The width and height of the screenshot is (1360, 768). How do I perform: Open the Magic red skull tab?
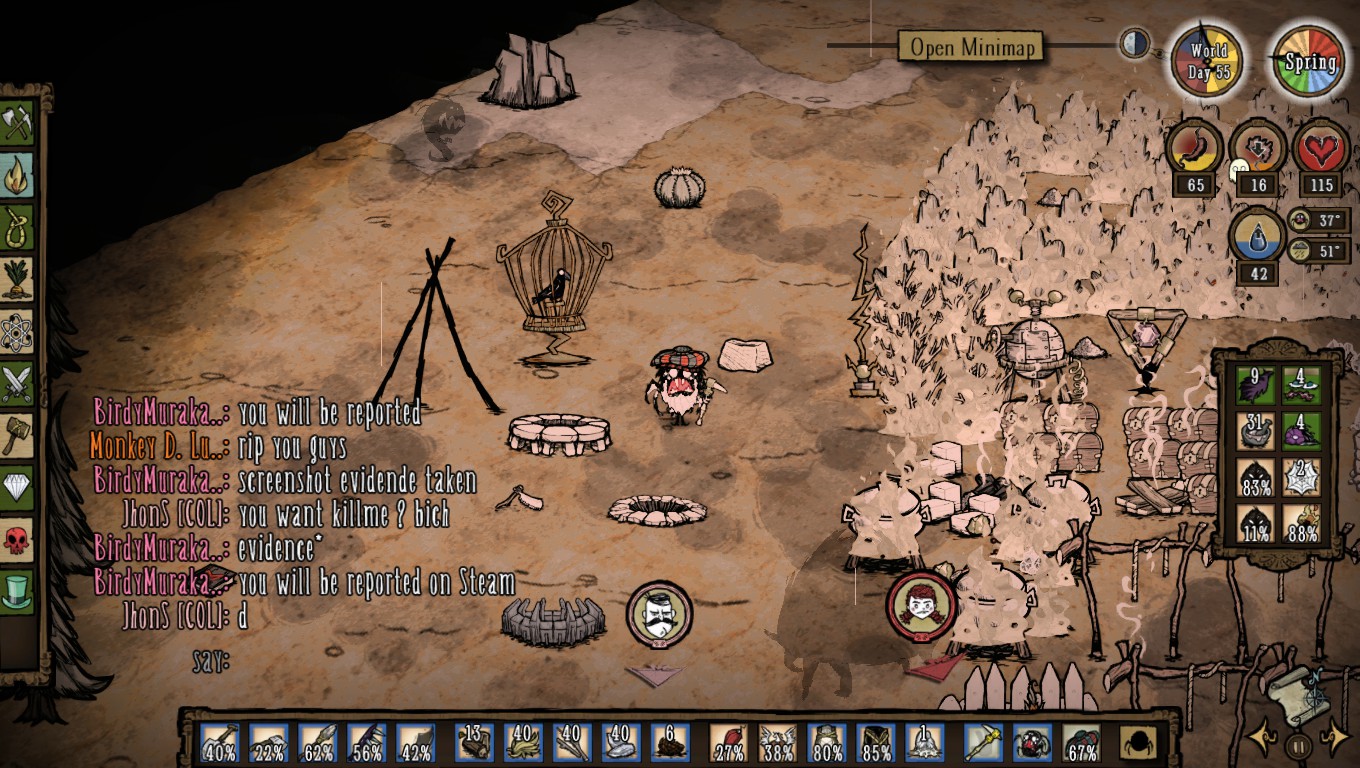point(18,540)
